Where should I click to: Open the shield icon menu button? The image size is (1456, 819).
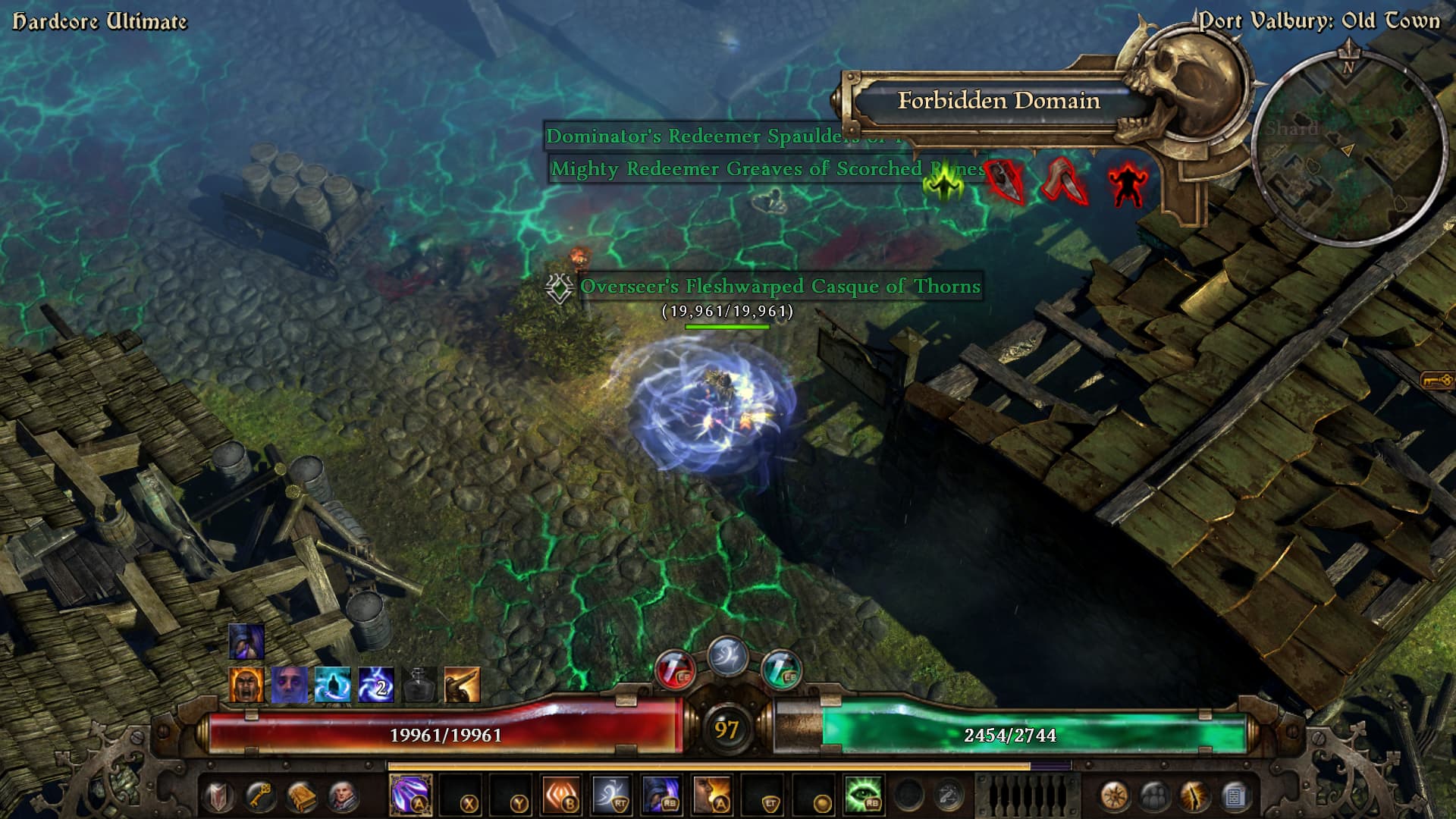(x=220, y=796)
